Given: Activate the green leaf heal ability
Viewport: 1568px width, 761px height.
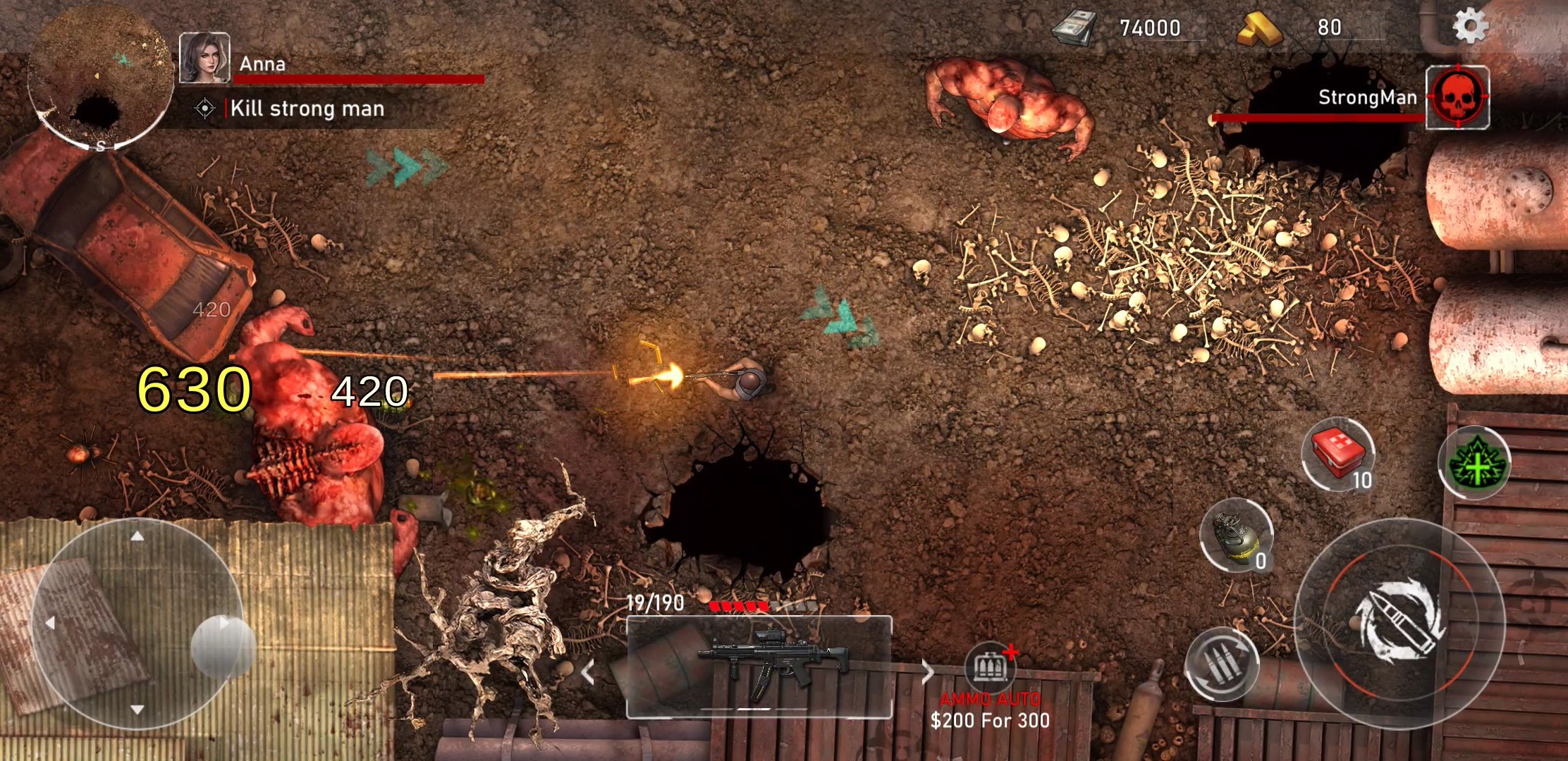Looking at the screenshot, I should click(x=1474, y=463).
